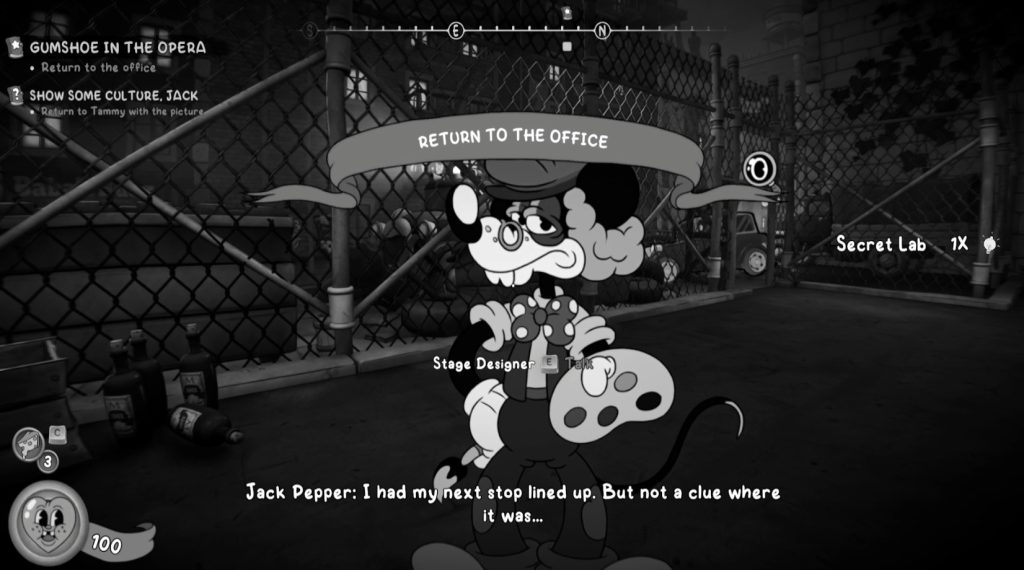Select the Show Some Culture, Jack quest
The height and width of the screenshot is (570, 1024).
click(113, 95)
